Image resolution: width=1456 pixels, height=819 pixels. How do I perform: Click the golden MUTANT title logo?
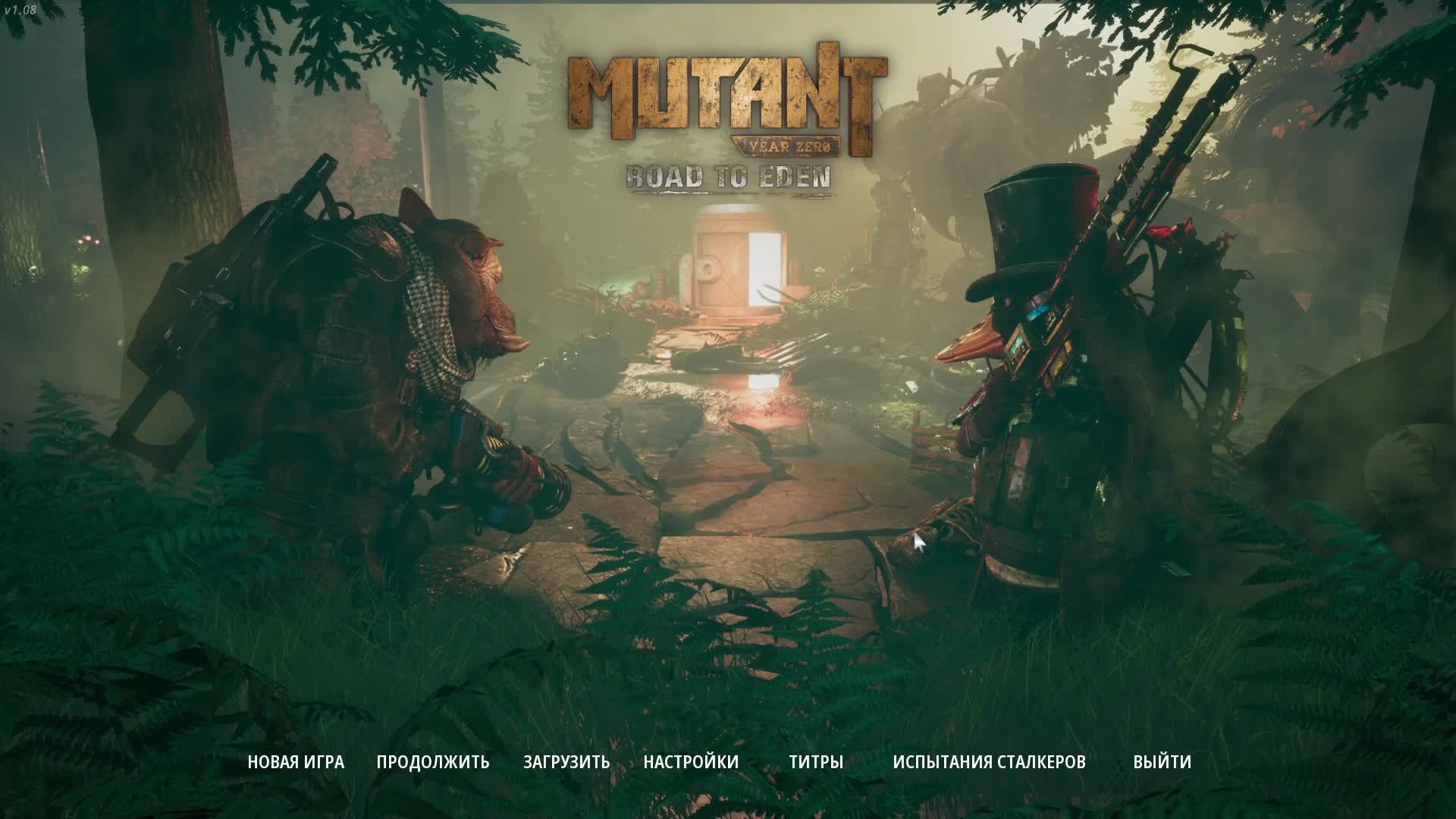pos(728,91)
